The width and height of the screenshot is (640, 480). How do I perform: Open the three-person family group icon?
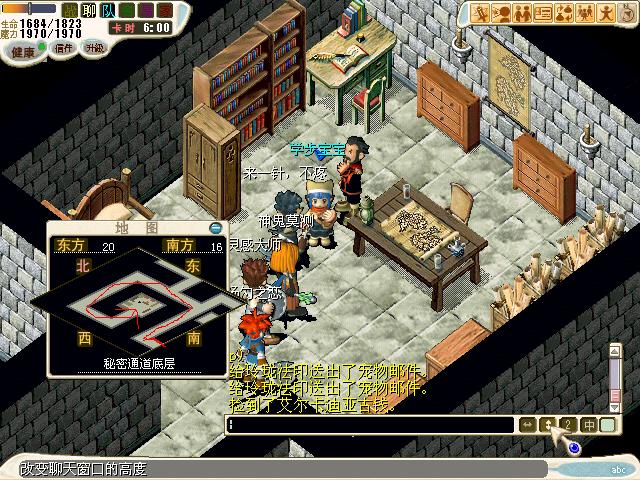pos(584,13)
